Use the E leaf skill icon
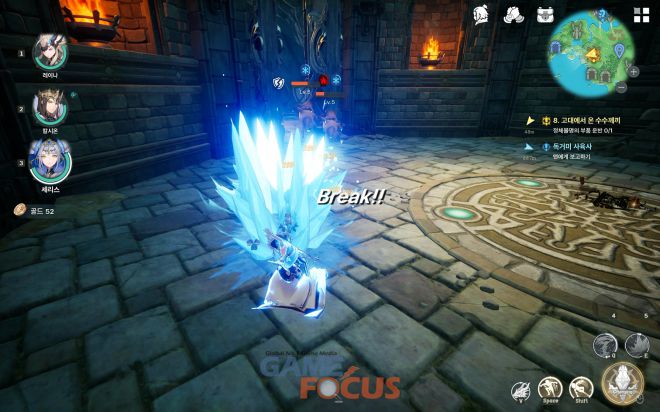Screen dimensions: 660x412 (637, 345)
